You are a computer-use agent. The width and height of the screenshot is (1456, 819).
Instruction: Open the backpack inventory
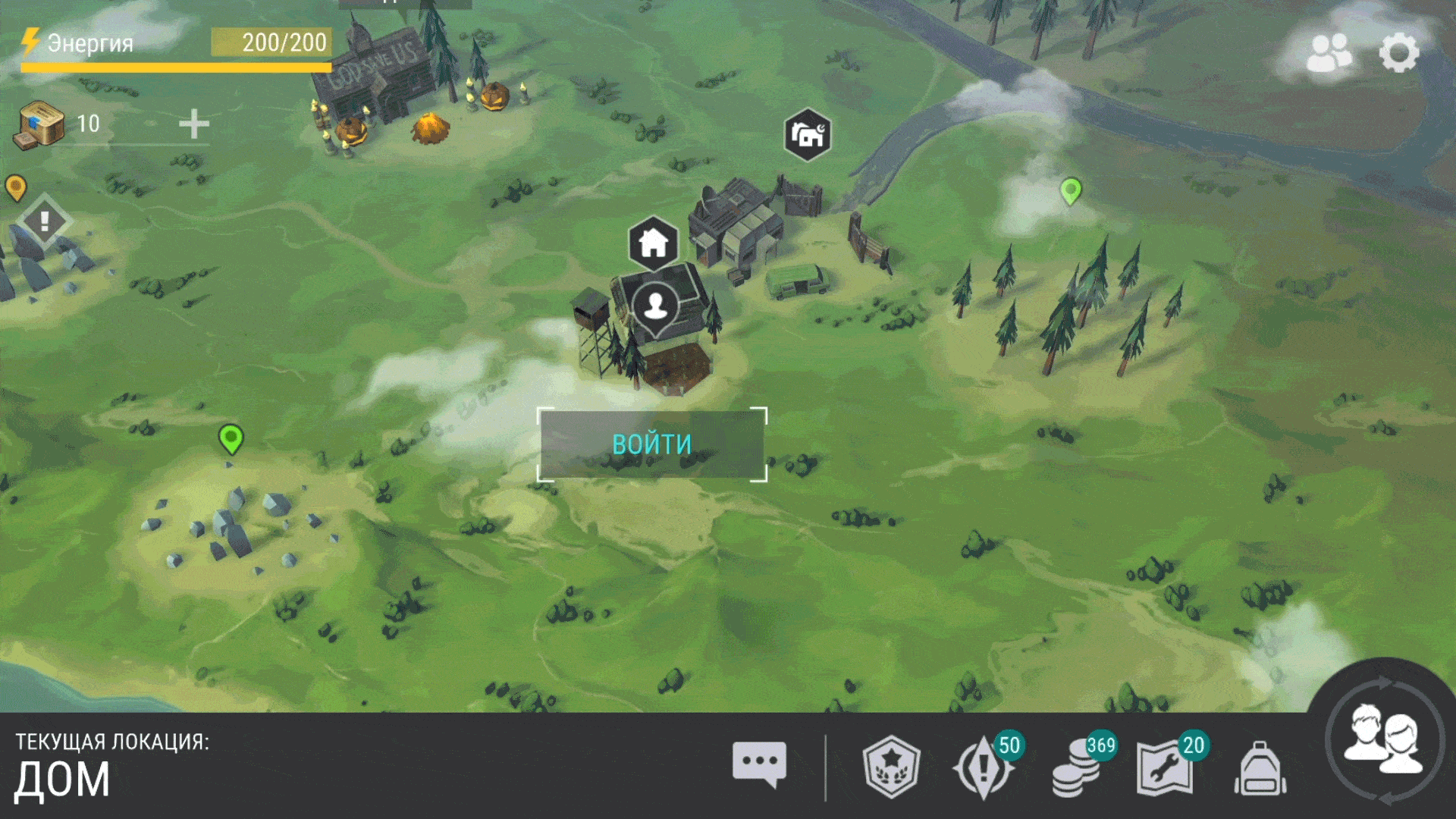1260,769
